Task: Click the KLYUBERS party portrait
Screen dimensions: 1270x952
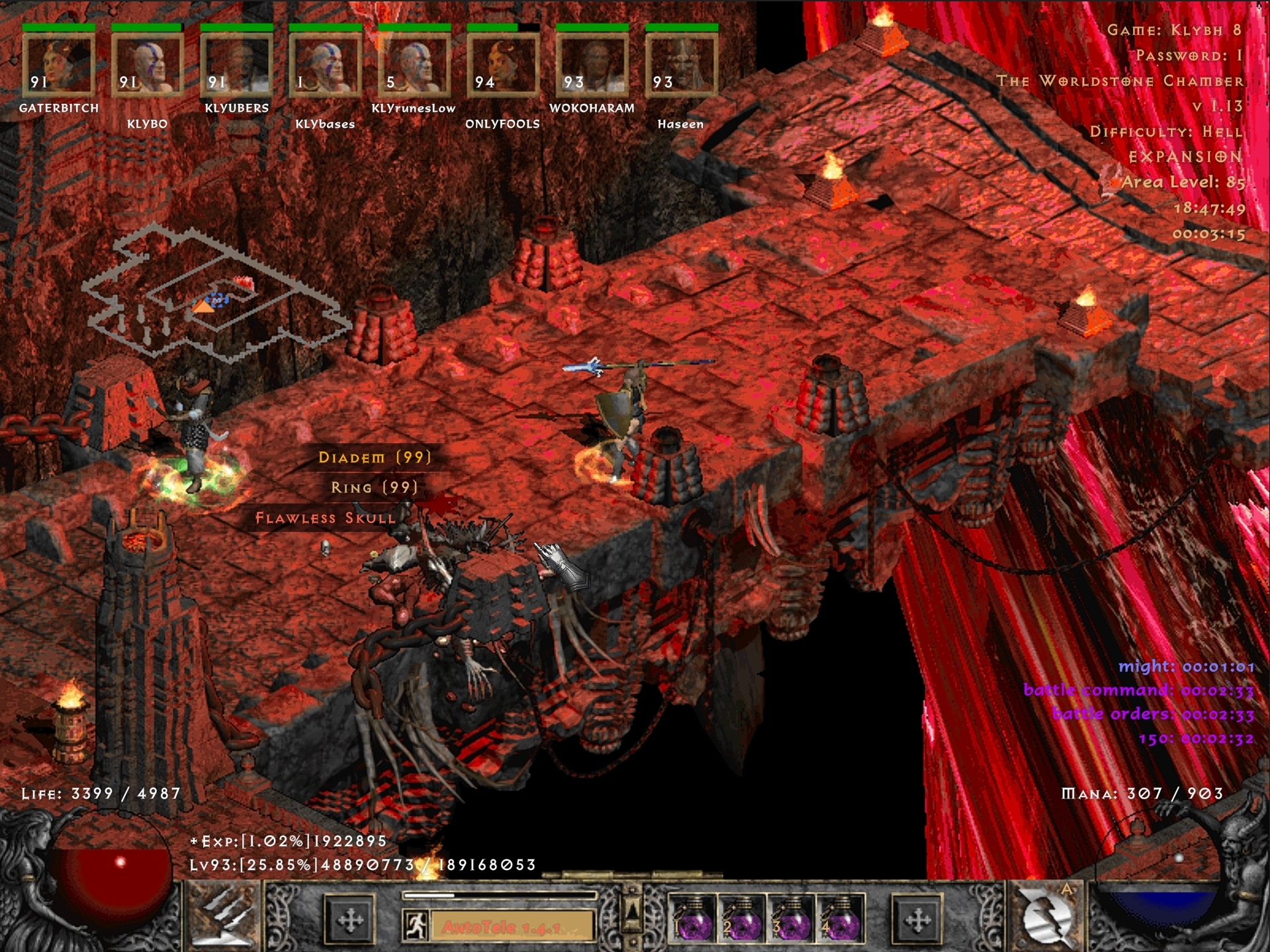Action: 236,65
